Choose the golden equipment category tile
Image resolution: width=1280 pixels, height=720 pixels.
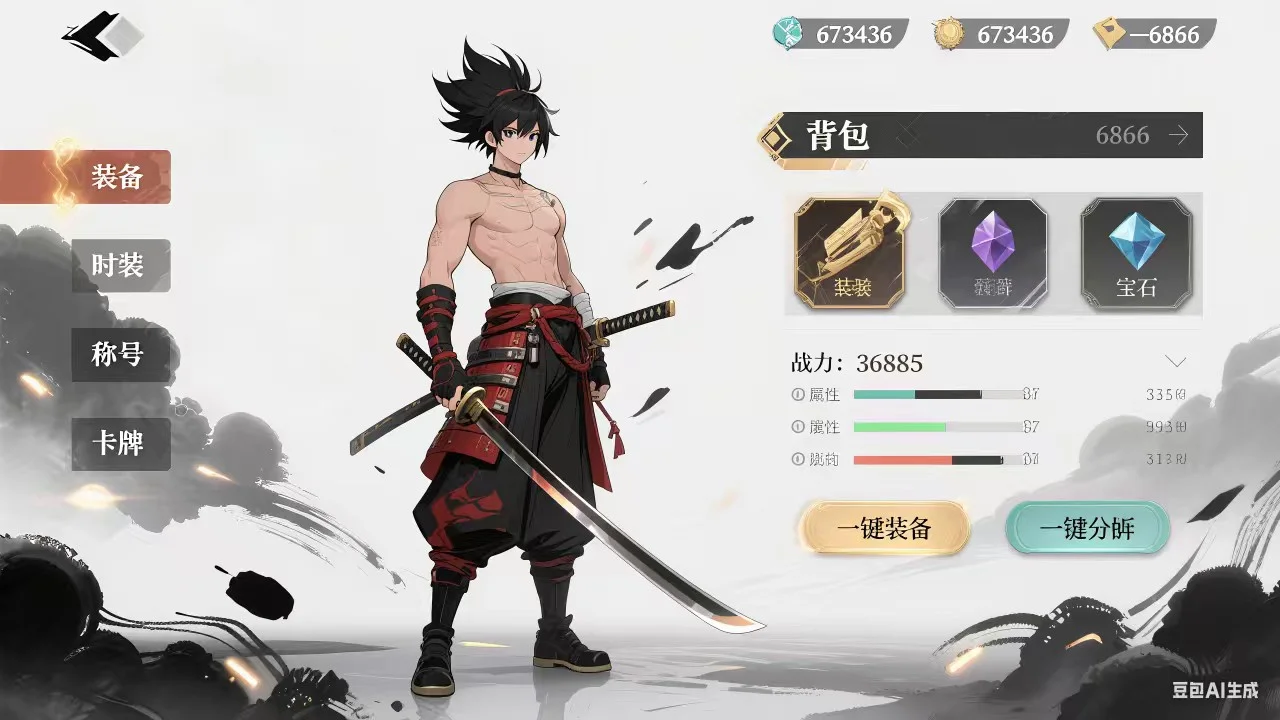coord(850,252)
